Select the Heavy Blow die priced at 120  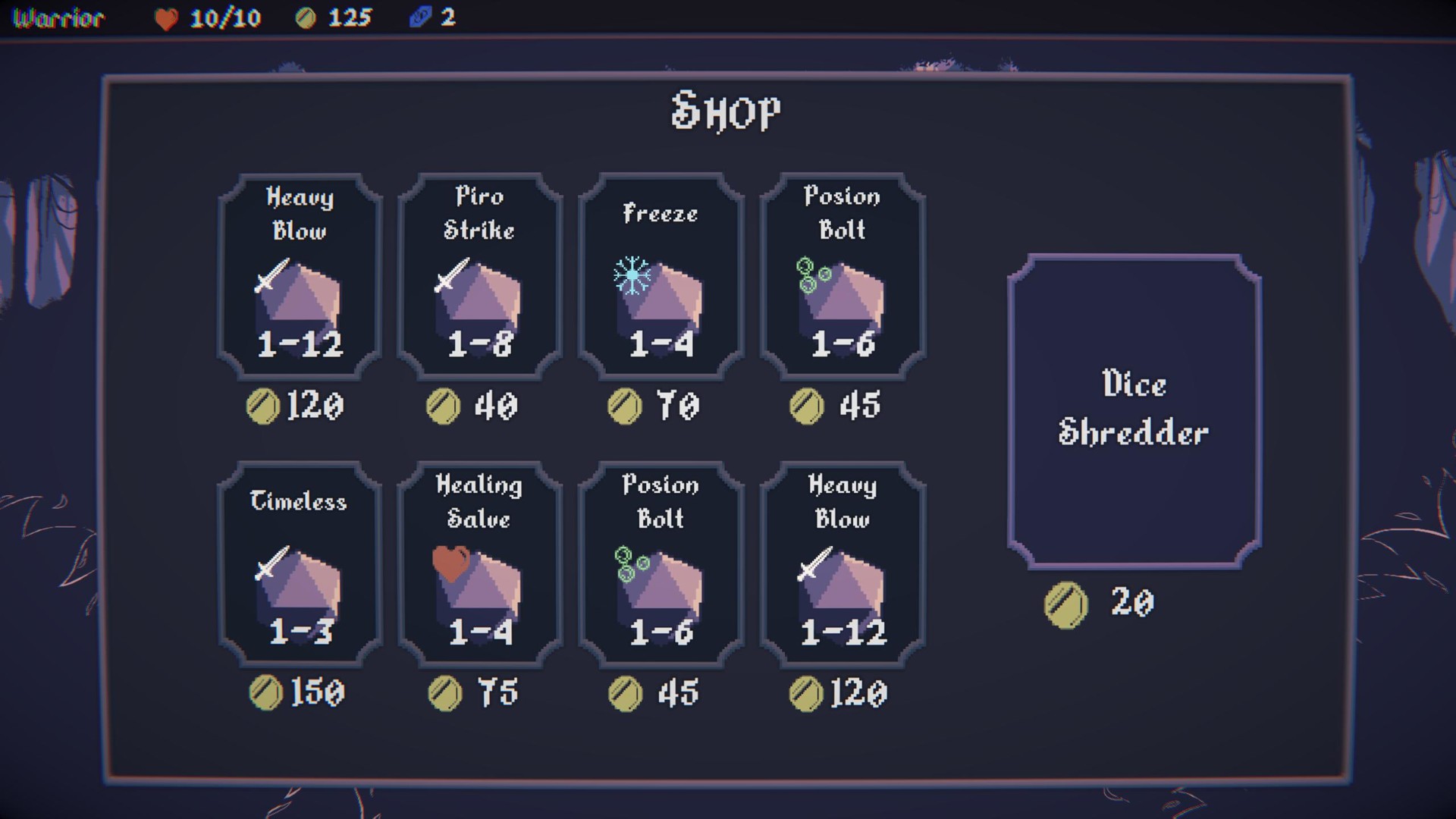298,277
